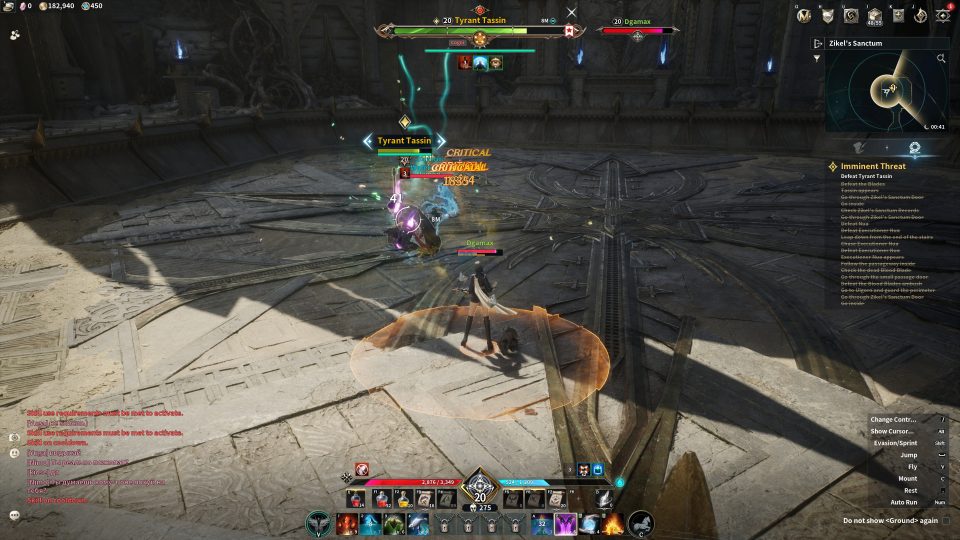Use the red health potion slot
960x540 pixels.
pyautogui.click(x=355, y=497)
